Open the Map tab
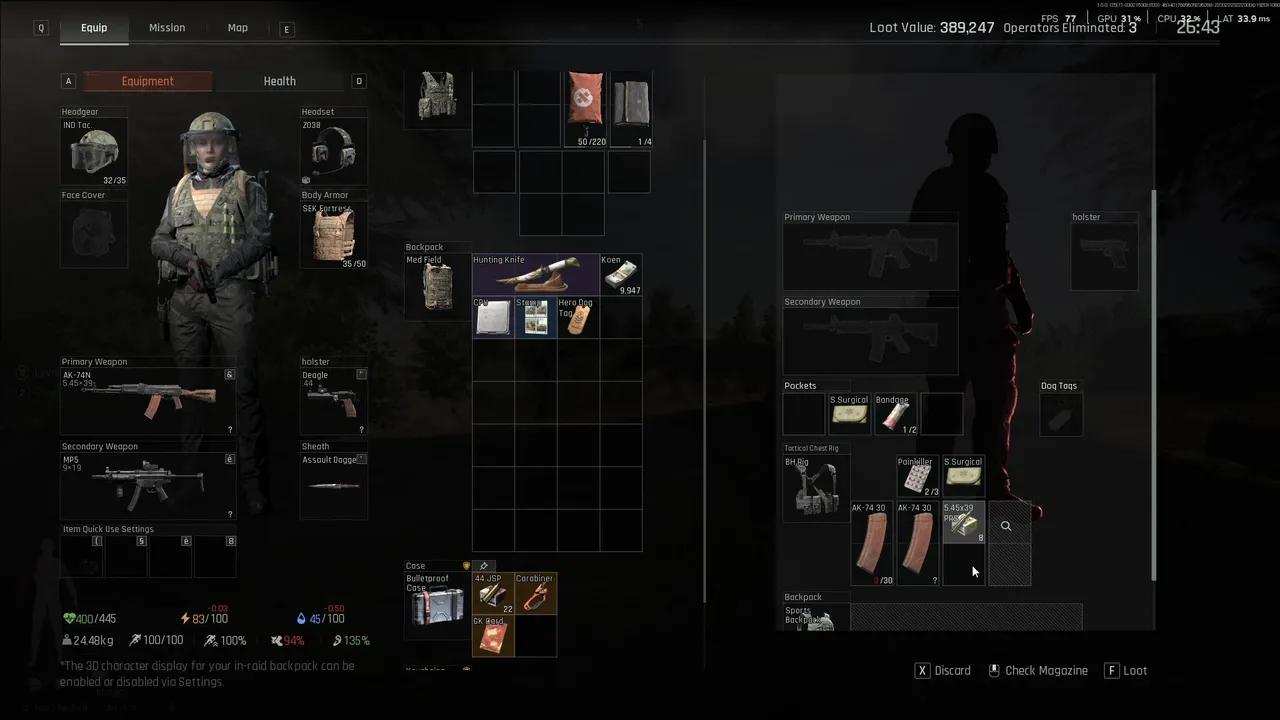The image size is (1280, 720). coord(237,28)
